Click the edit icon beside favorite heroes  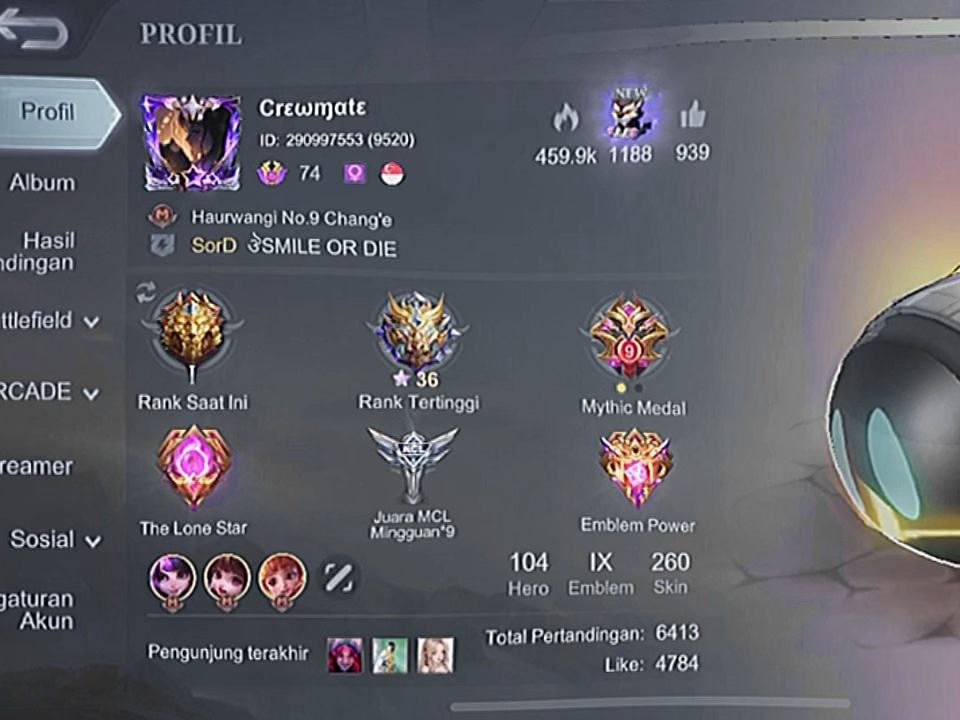coord(338,576)
